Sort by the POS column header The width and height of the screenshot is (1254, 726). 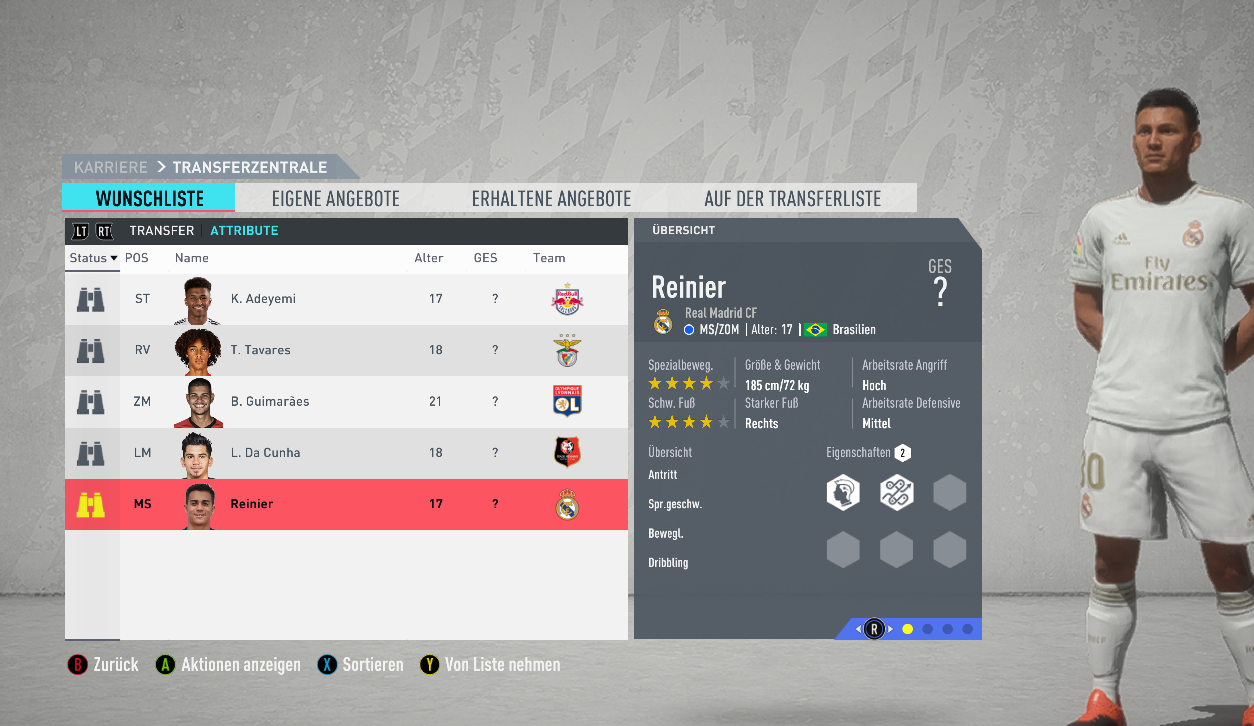click(136, 258)
